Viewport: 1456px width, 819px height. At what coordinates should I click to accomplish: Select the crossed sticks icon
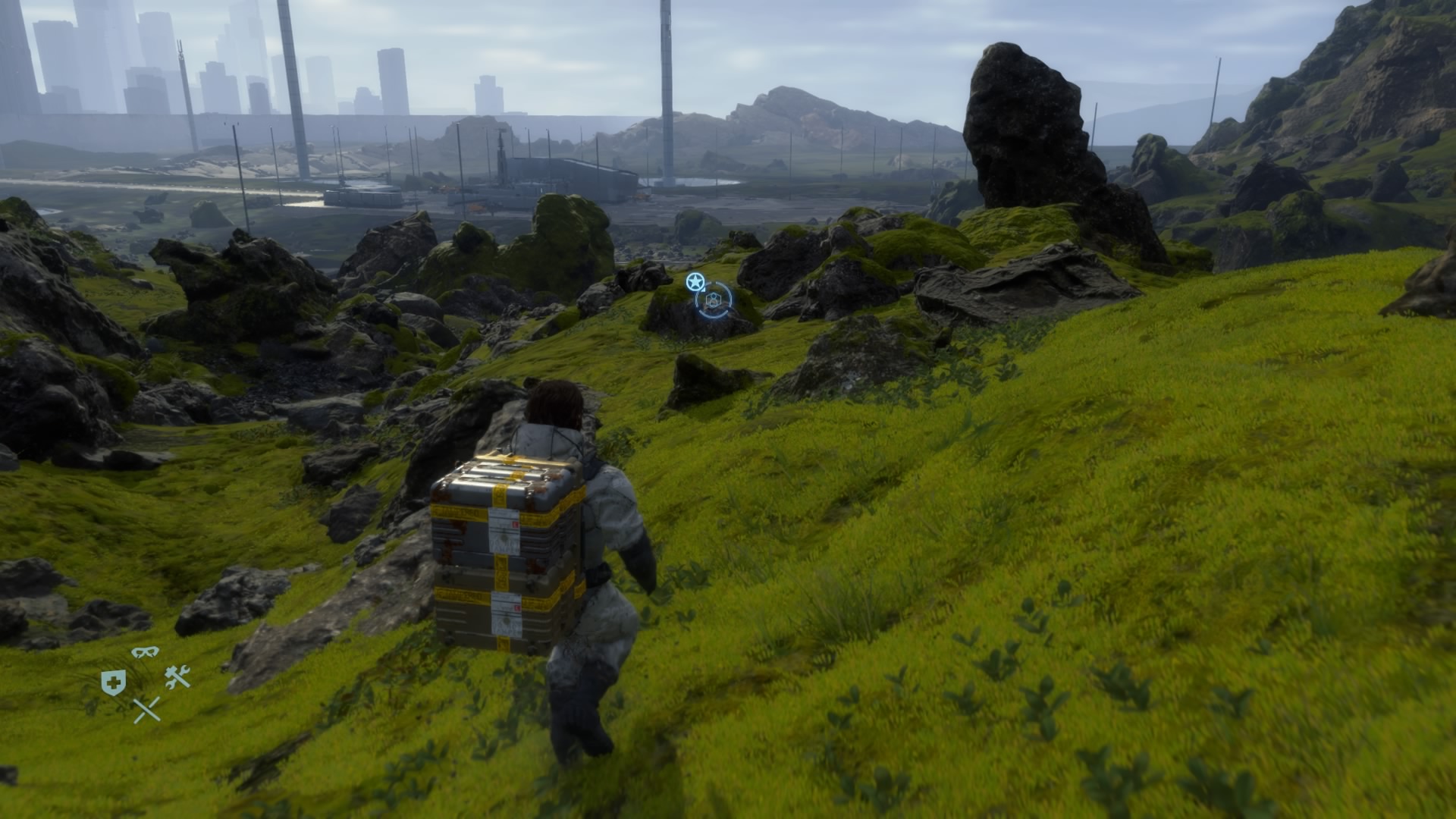[146, 710]
